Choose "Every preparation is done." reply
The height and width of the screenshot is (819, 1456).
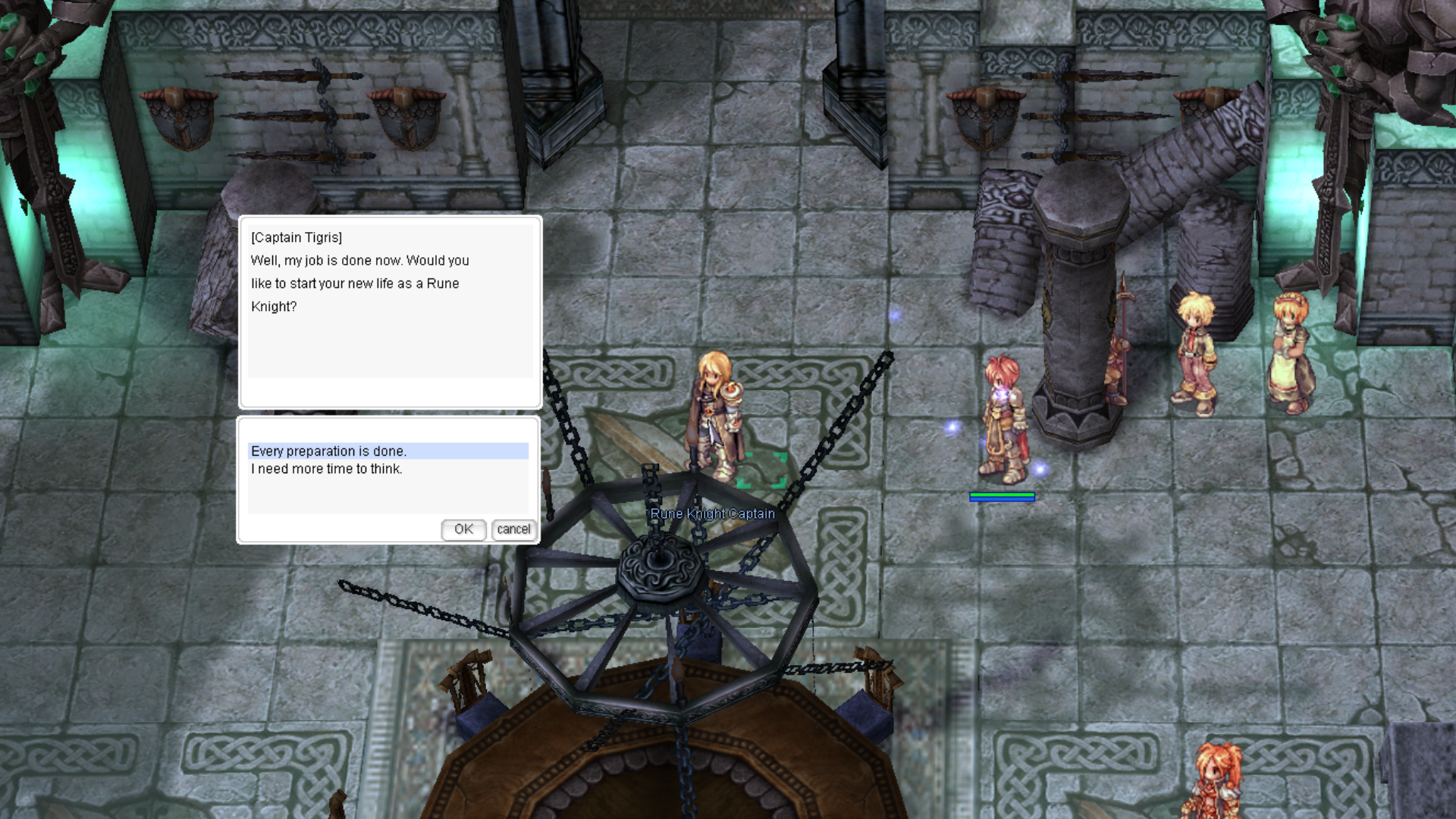[329, 451]
